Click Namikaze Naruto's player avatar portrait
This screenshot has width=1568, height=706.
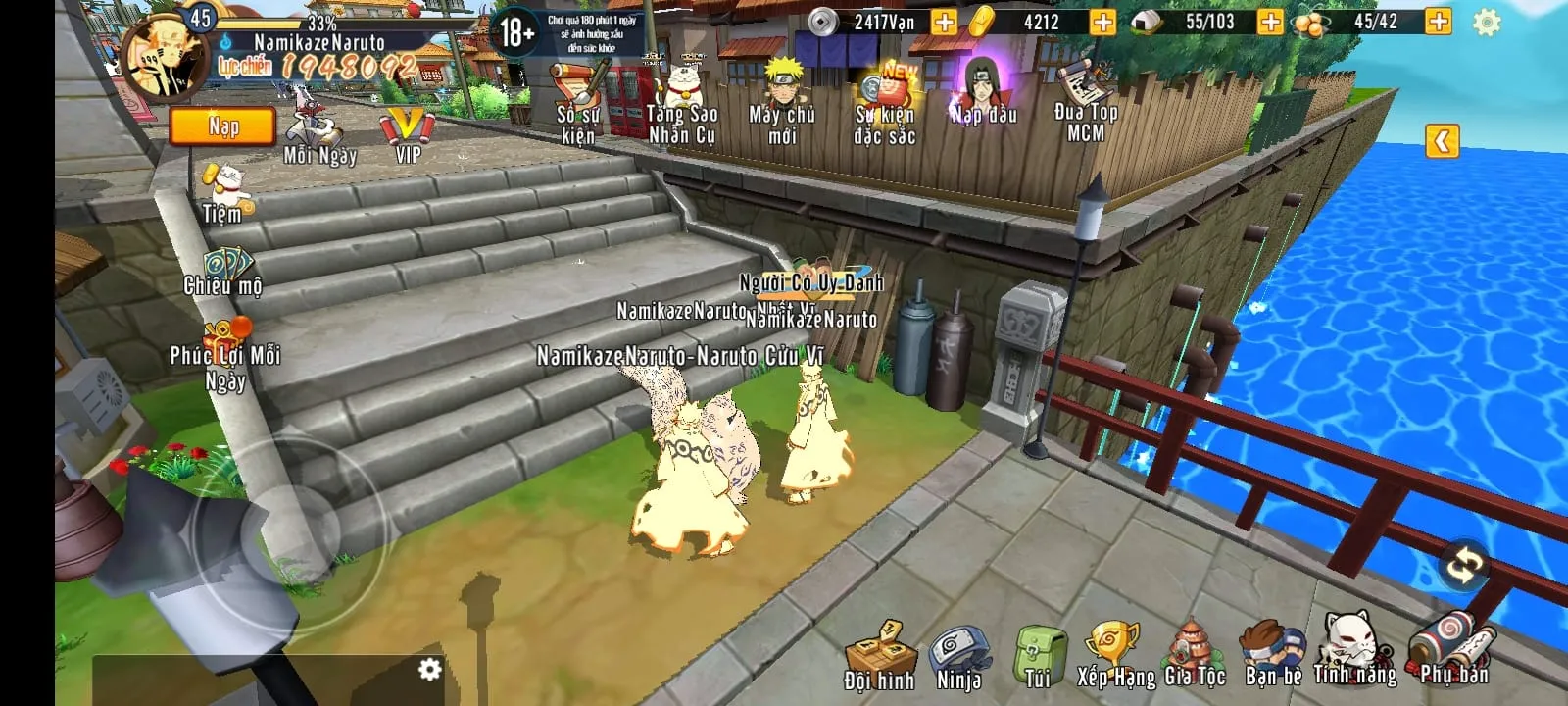click(164, 59)
